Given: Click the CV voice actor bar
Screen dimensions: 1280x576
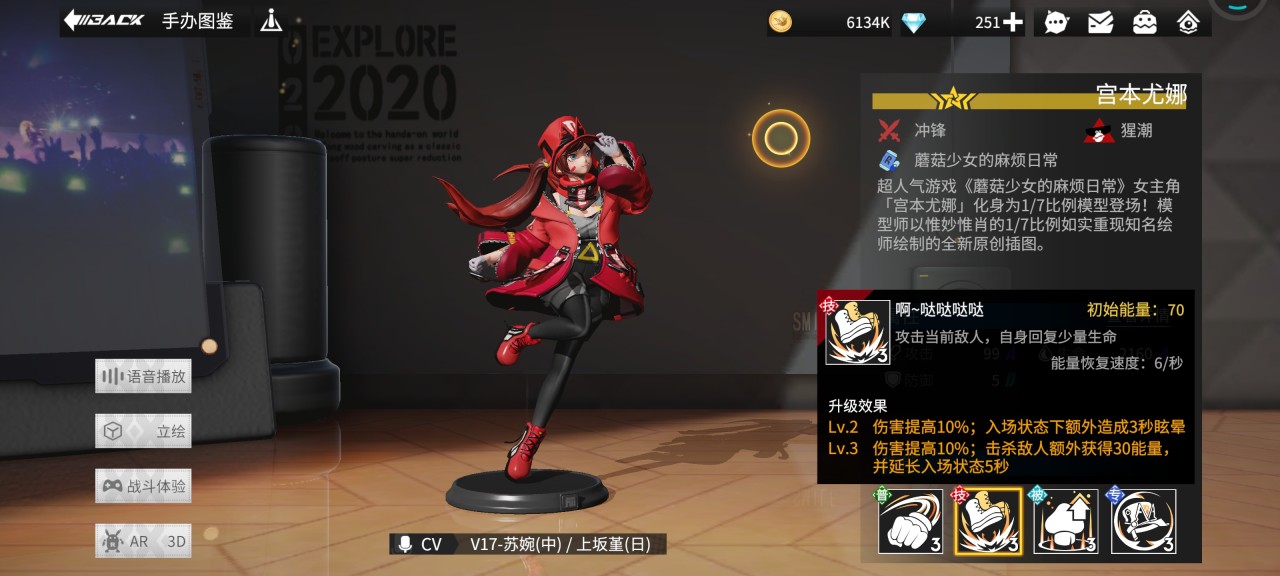Looking at the screenshot, I should pyautogui.click(x=527, y=544).
